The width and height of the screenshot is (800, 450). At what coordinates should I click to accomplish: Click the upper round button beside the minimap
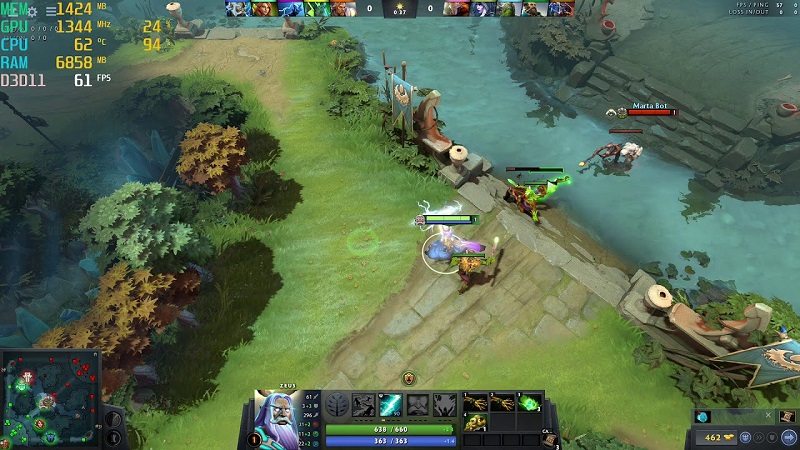pos(111,416)
